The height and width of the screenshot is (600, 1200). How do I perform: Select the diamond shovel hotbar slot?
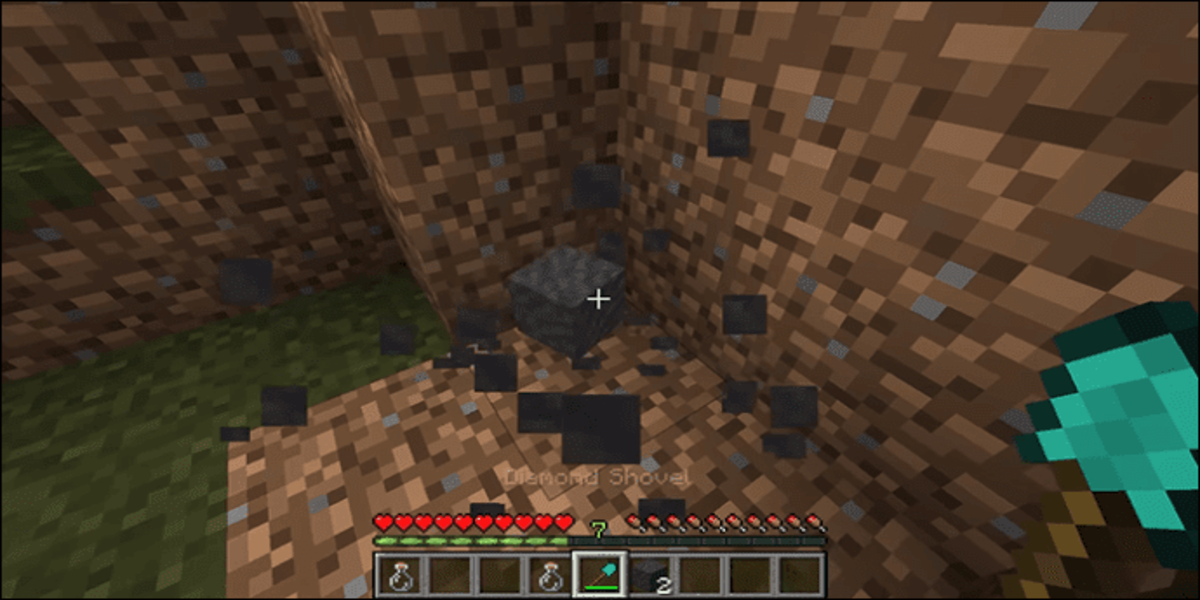pyautogui.click(x=600, y=575)
